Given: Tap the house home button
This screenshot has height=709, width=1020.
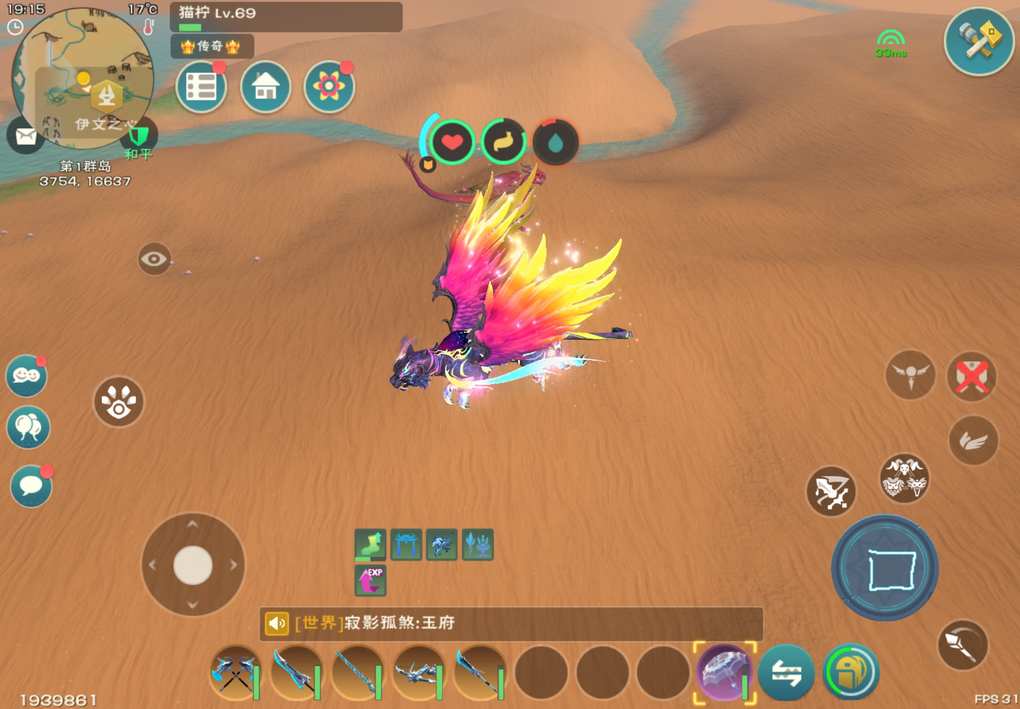Looking at the screenshot, I should coord(265,88).
